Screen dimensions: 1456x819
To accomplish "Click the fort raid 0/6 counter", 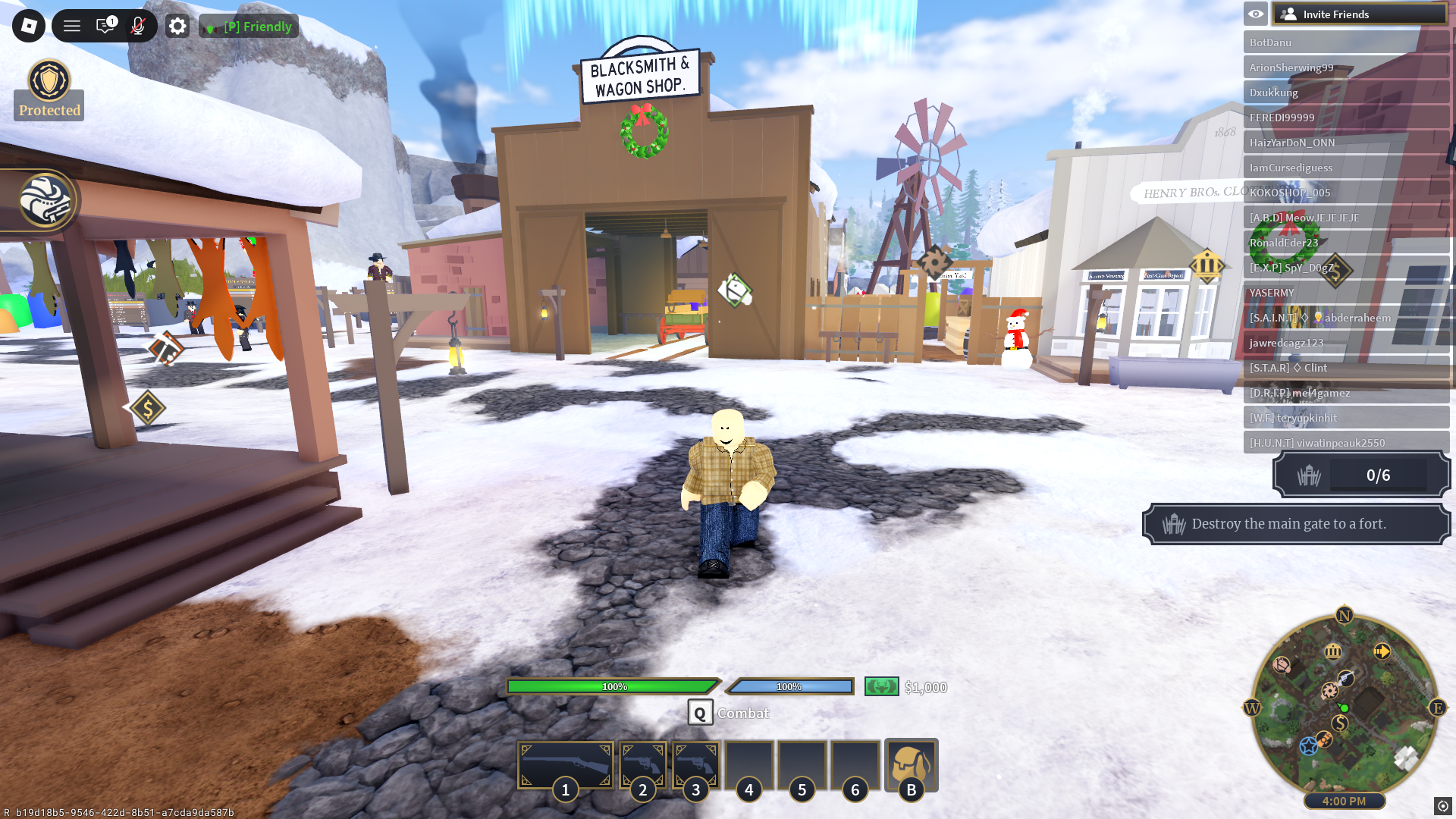I will (1360, 475).
